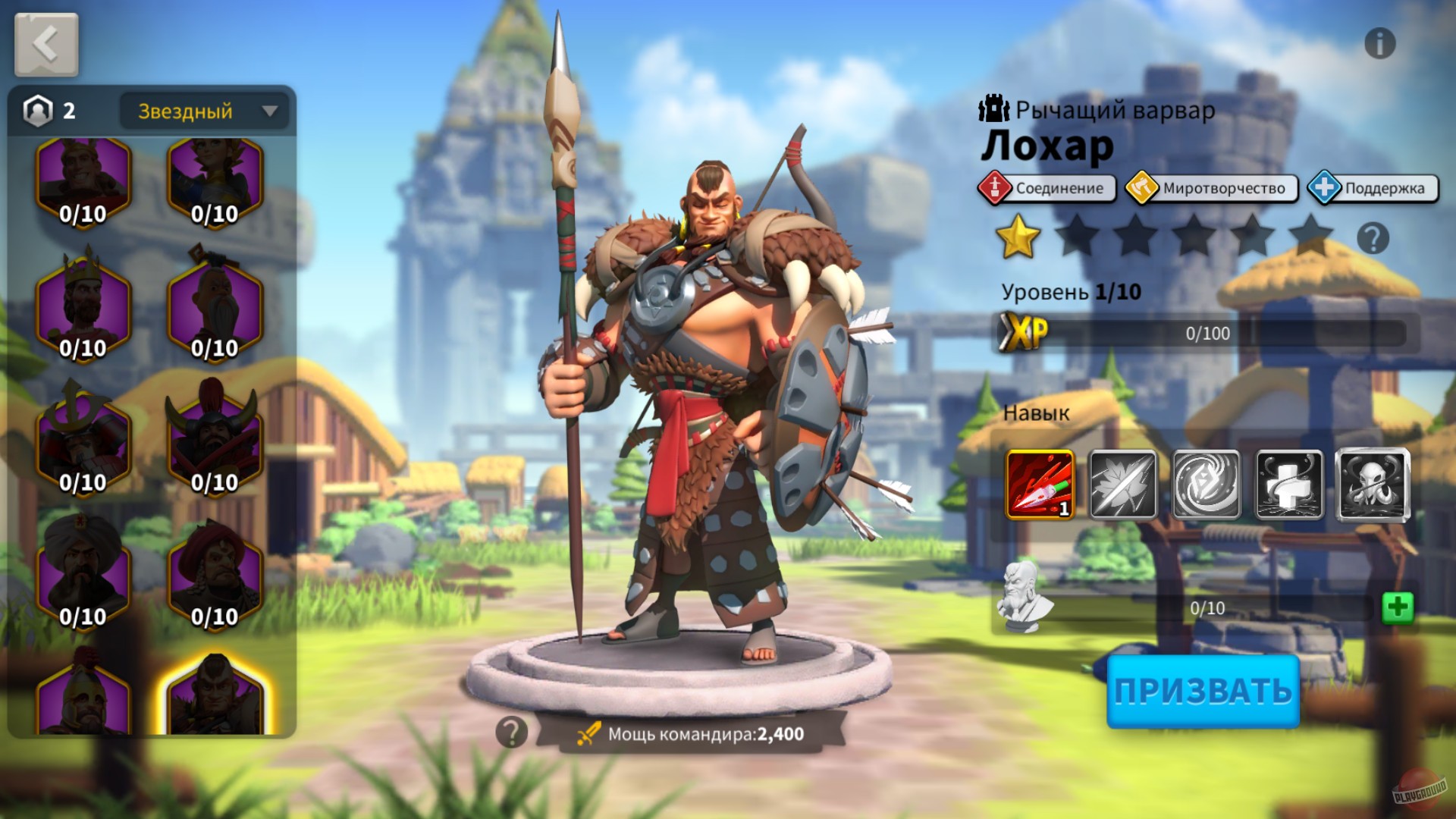The height and width of the screenshot is (819, 1456).
Task: Select the first red active skill icon
Action: (x=1039, y=485)
